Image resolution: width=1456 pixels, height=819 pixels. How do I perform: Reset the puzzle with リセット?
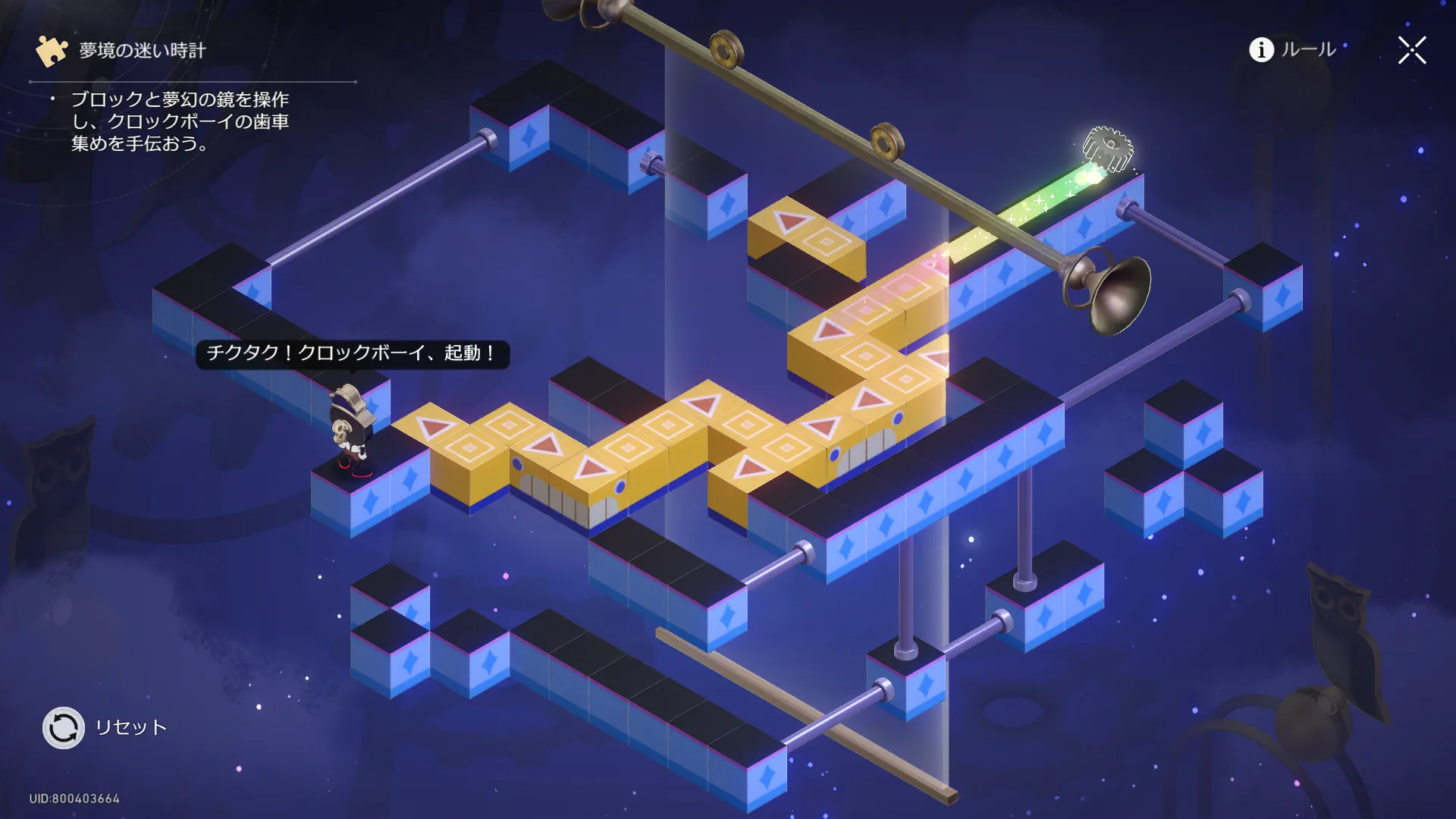click(64, 728)
